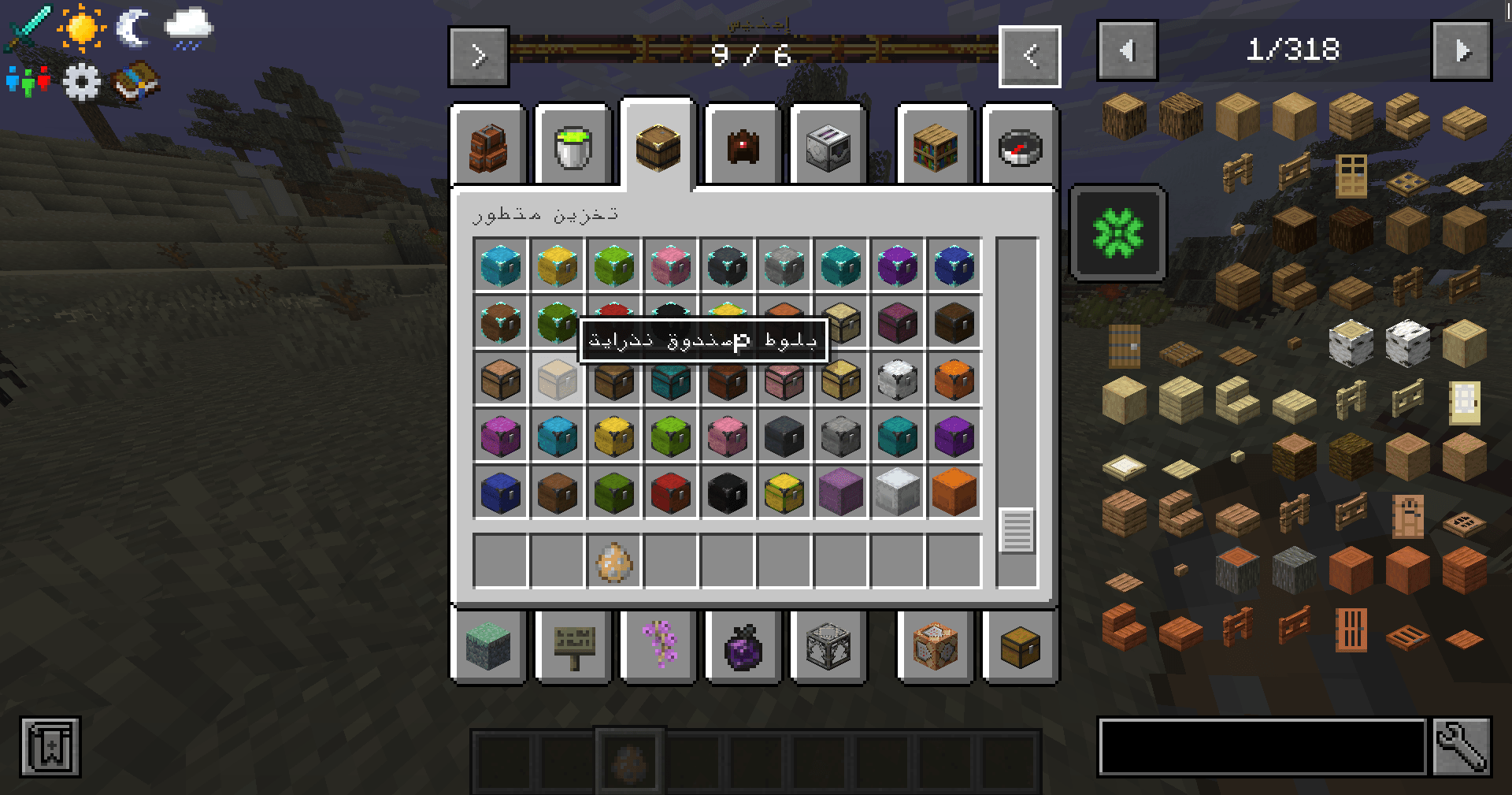Open the bookmark list button
The image size is (1512, 795).
click(50, 746)
